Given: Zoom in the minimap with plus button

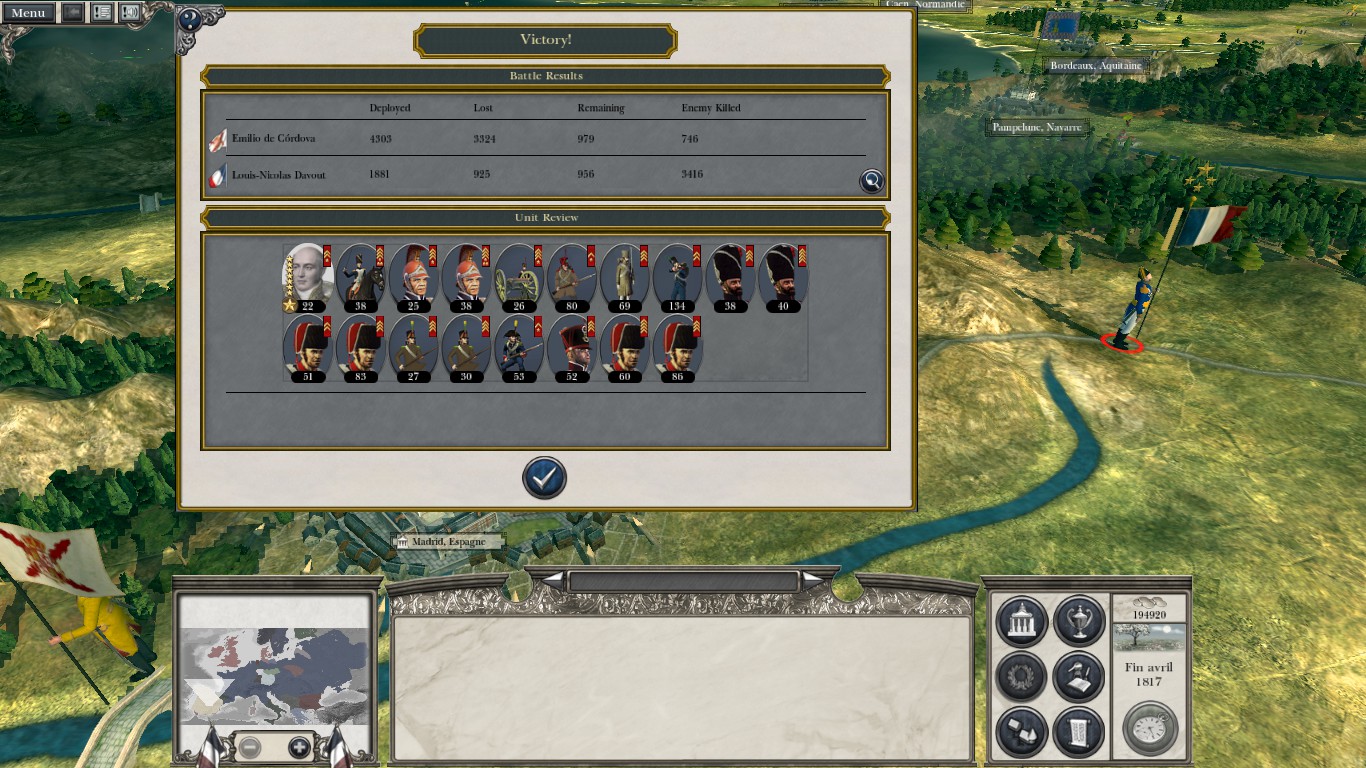Looking at the screenshot, I should click(299, 747).
